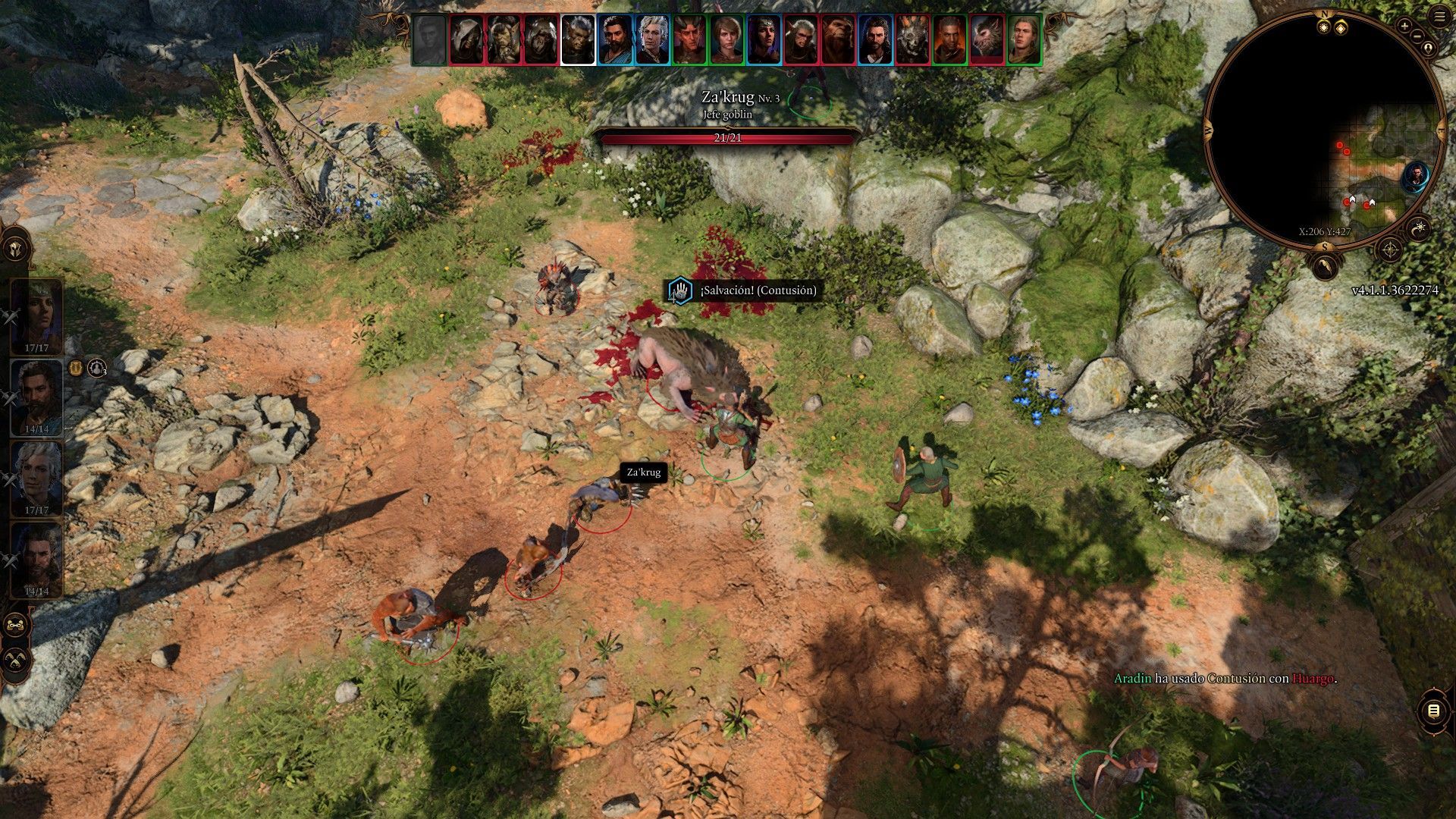Open the combat log scroll button
This screenshot has width=1456, height=819.
click(x=1432, y=711)
